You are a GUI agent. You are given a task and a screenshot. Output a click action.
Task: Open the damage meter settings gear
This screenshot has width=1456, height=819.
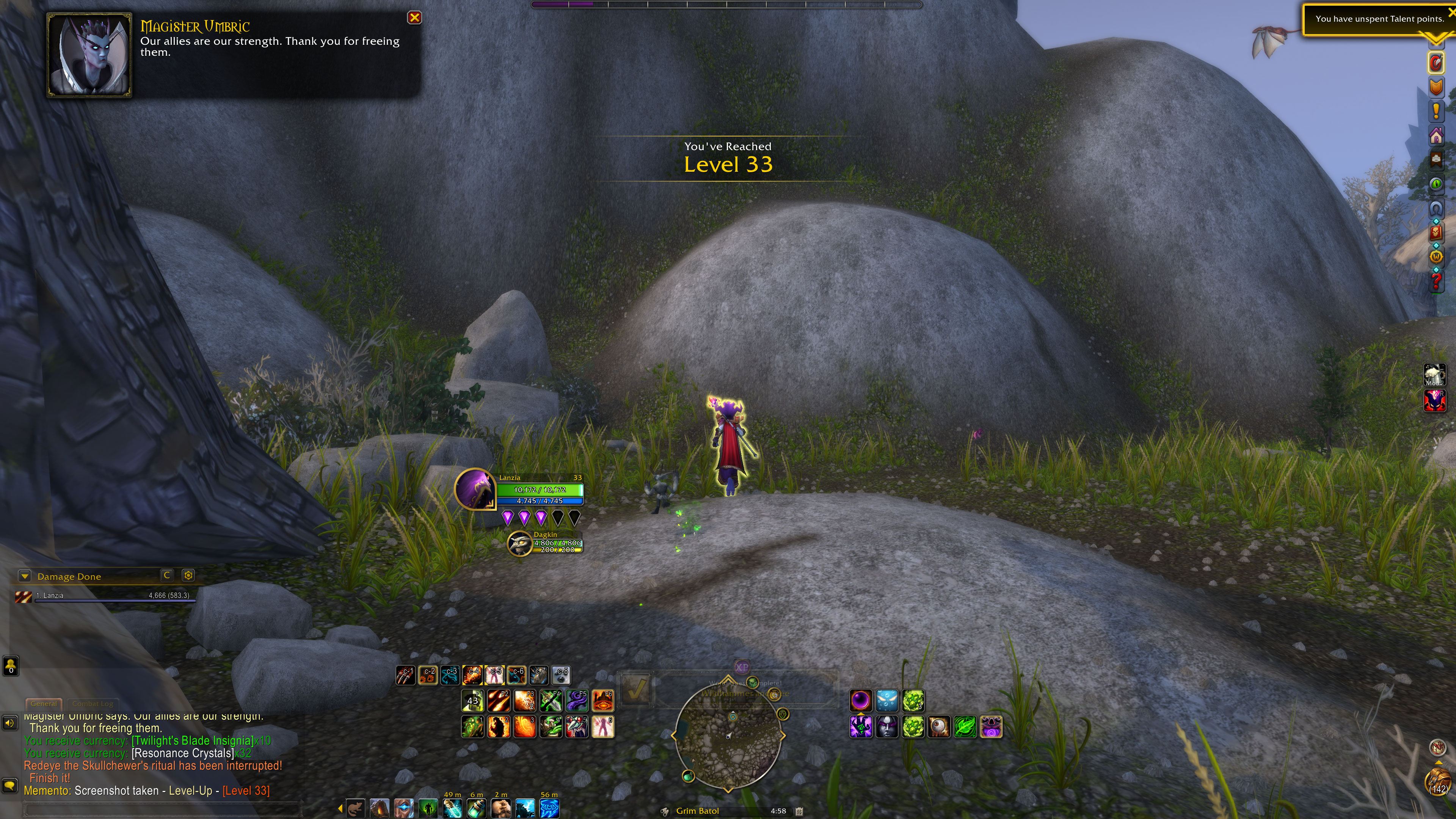188,576
